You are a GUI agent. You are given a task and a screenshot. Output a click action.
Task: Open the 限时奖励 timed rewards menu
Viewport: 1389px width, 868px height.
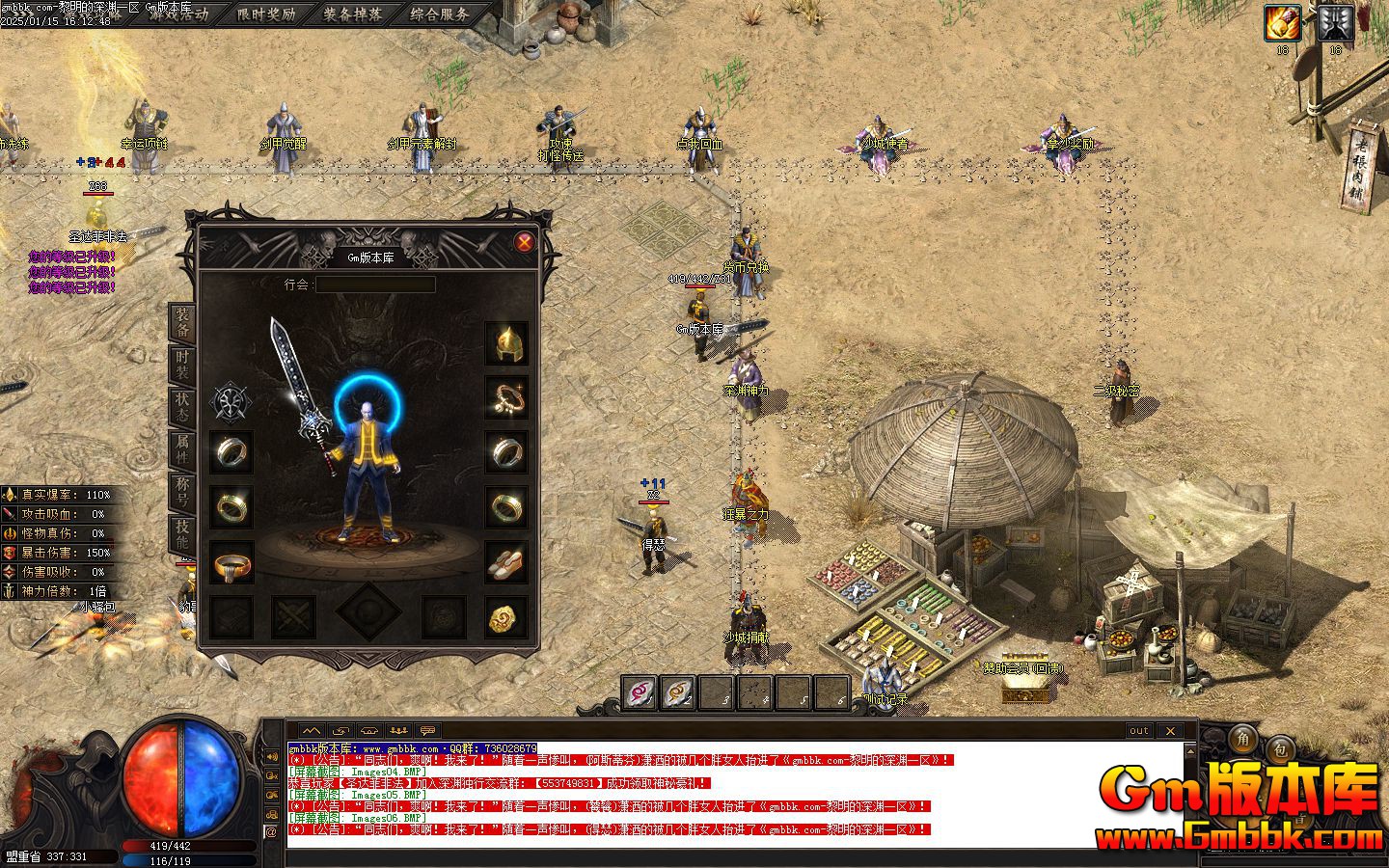(266, 14)
